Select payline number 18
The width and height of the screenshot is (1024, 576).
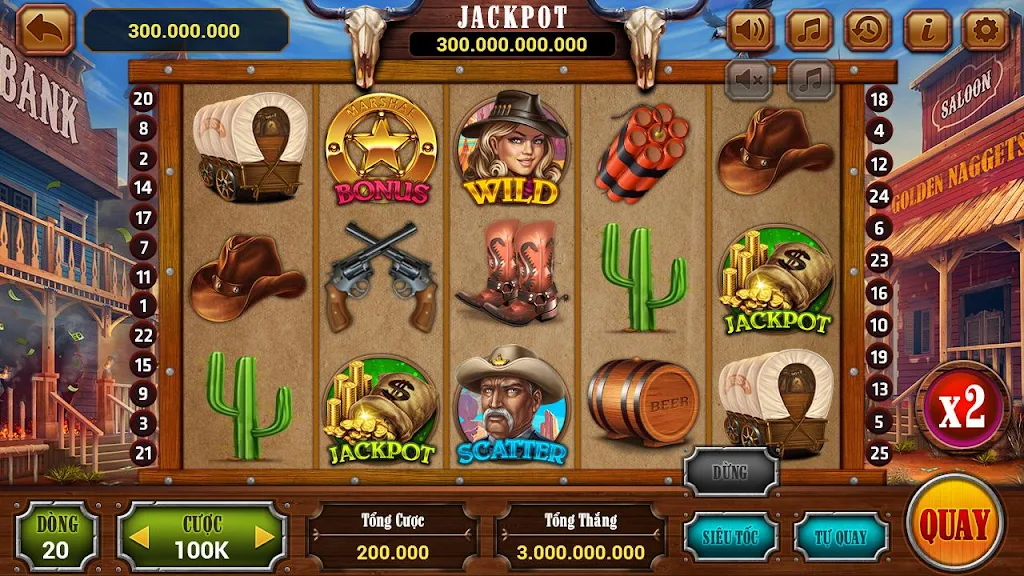coord(880,99)
